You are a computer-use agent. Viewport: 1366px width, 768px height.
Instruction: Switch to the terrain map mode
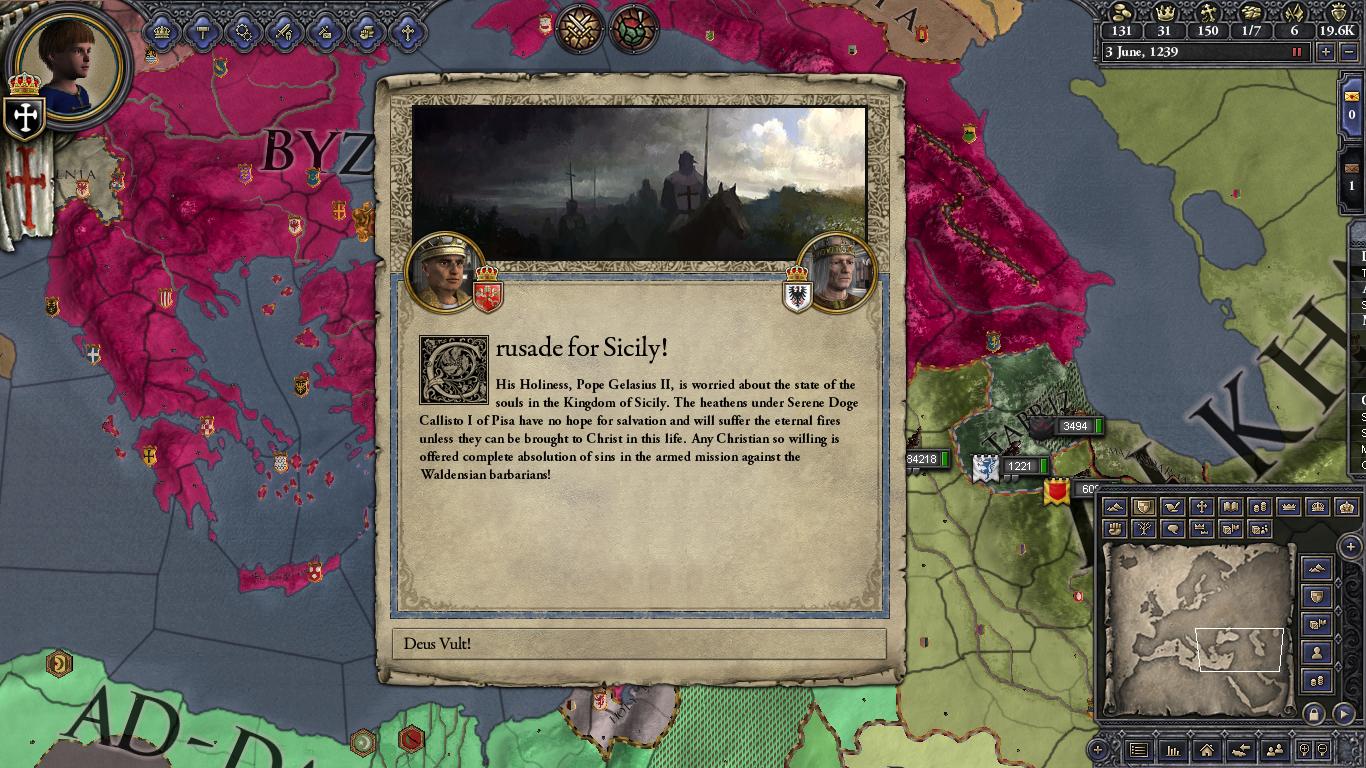point(1114,508)
